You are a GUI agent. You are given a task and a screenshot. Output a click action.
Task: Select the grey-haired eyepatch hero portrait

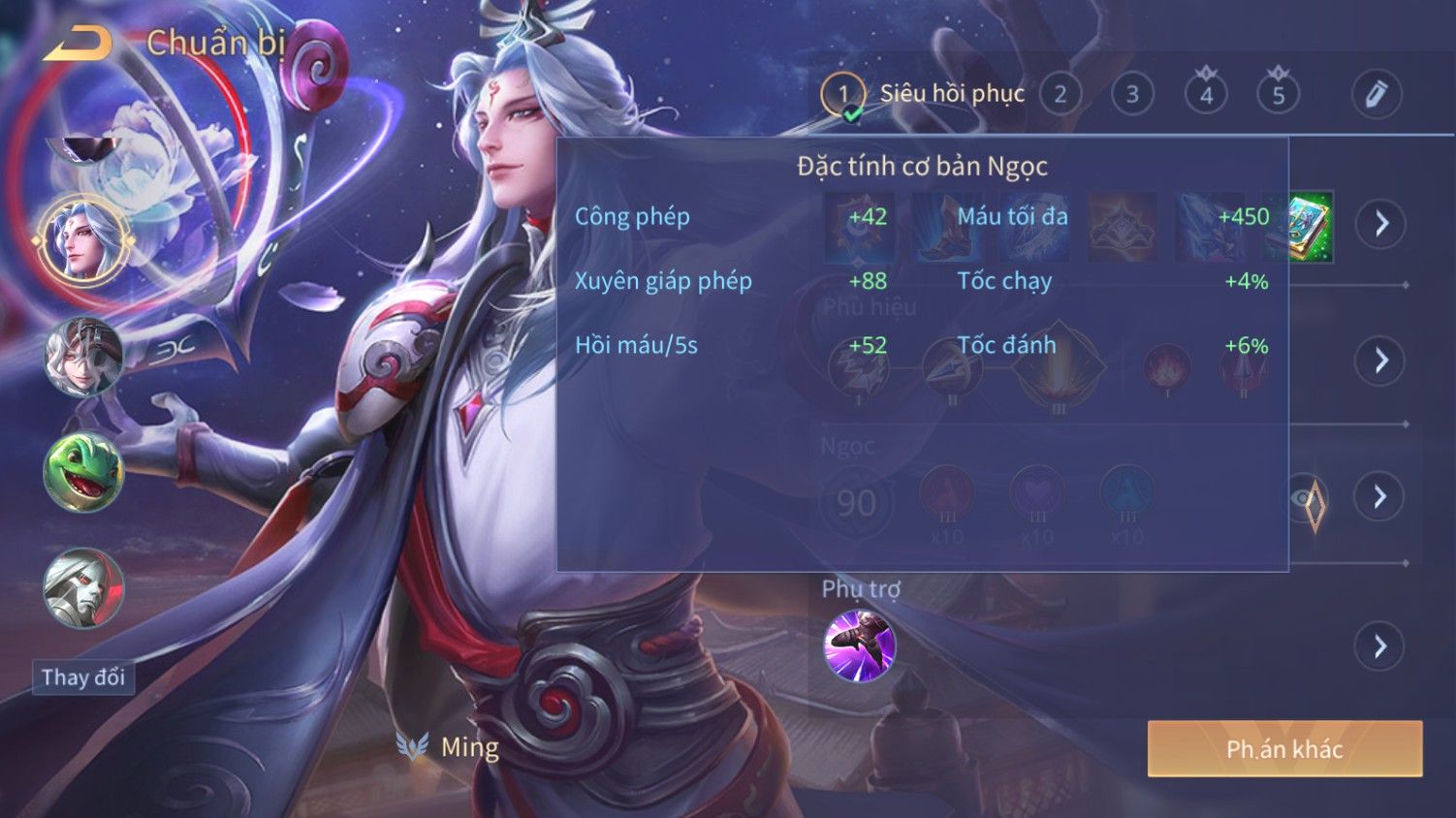click(x=83, y=357)
